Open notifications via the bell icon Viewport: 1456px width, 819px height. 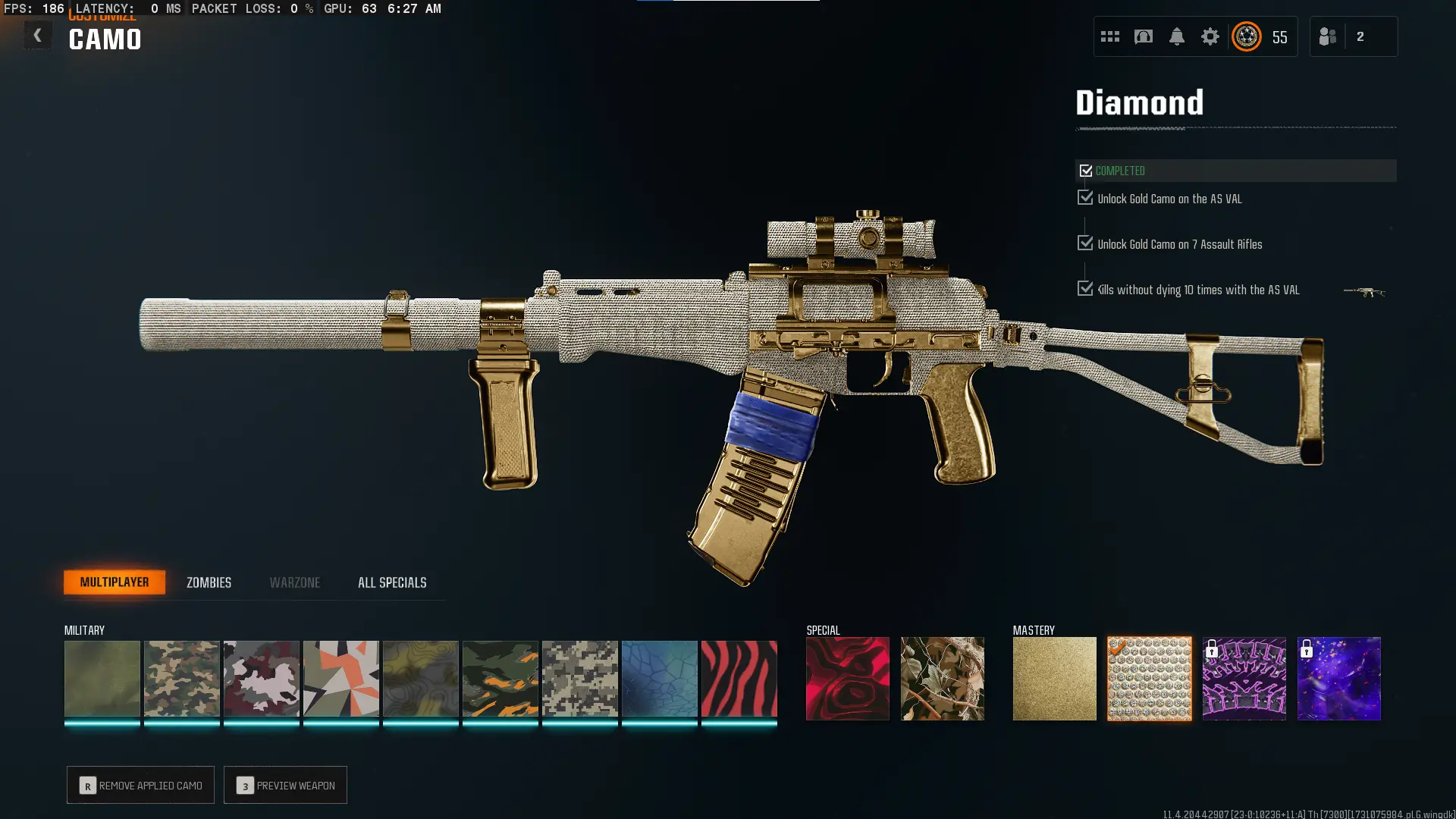point(1178,36)
